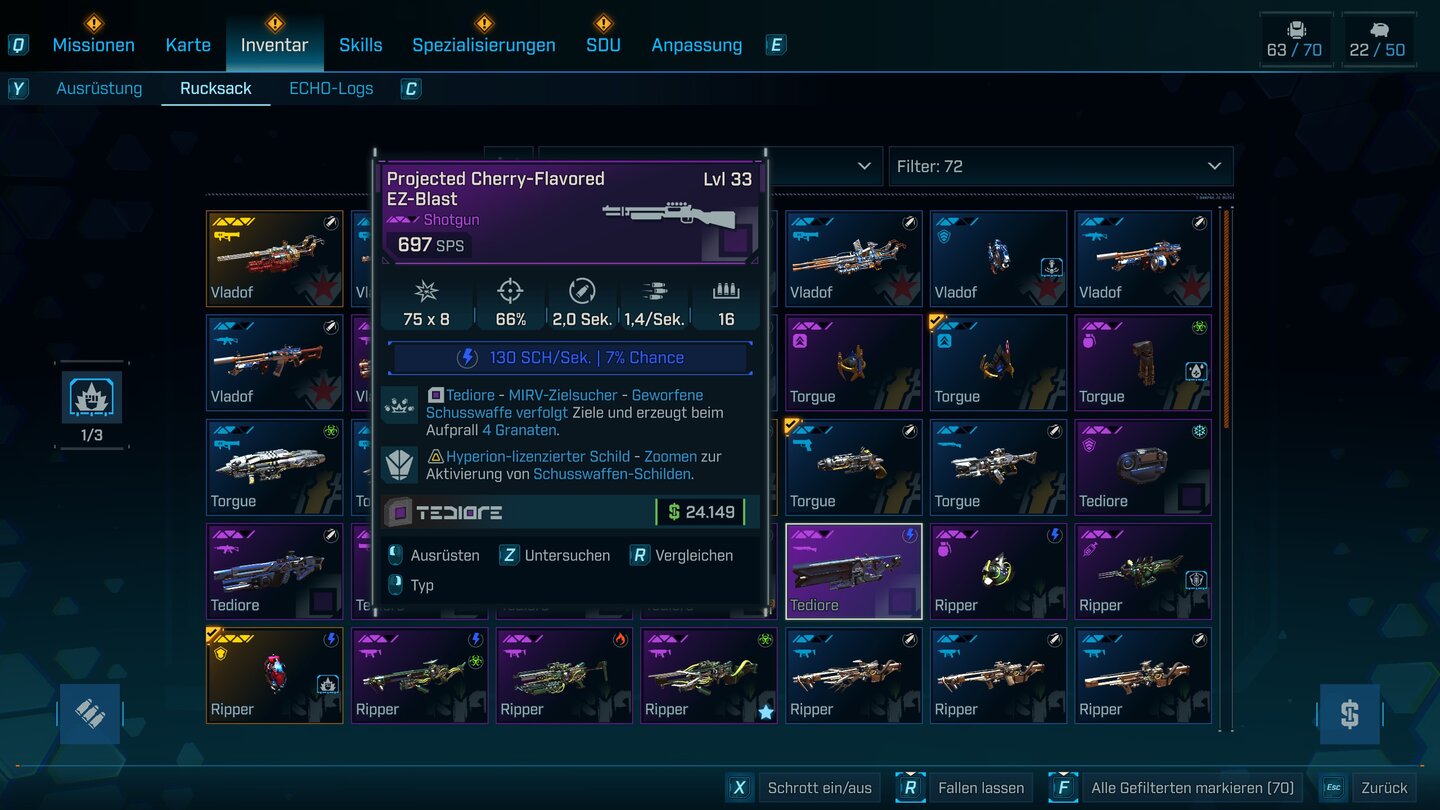This screenshot has height=810, width=1440.
Task: Open the Spezialisierungen tab
Action: (x=484, y=45)
